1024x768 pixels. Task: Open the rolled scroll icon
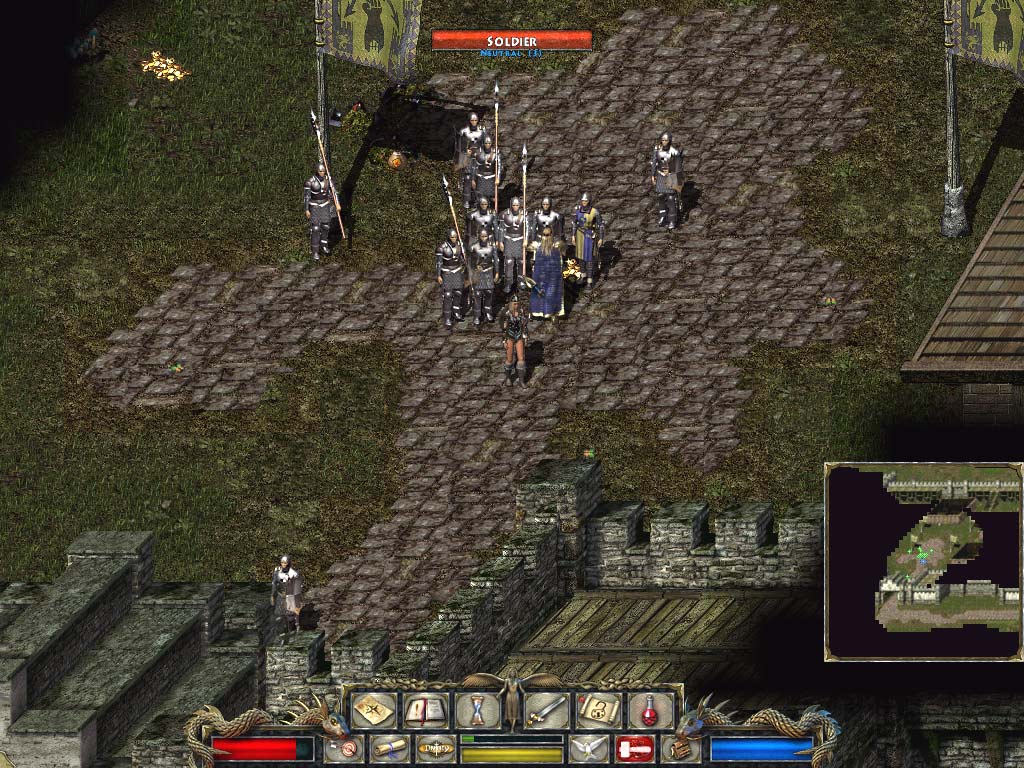click(388, 747)
